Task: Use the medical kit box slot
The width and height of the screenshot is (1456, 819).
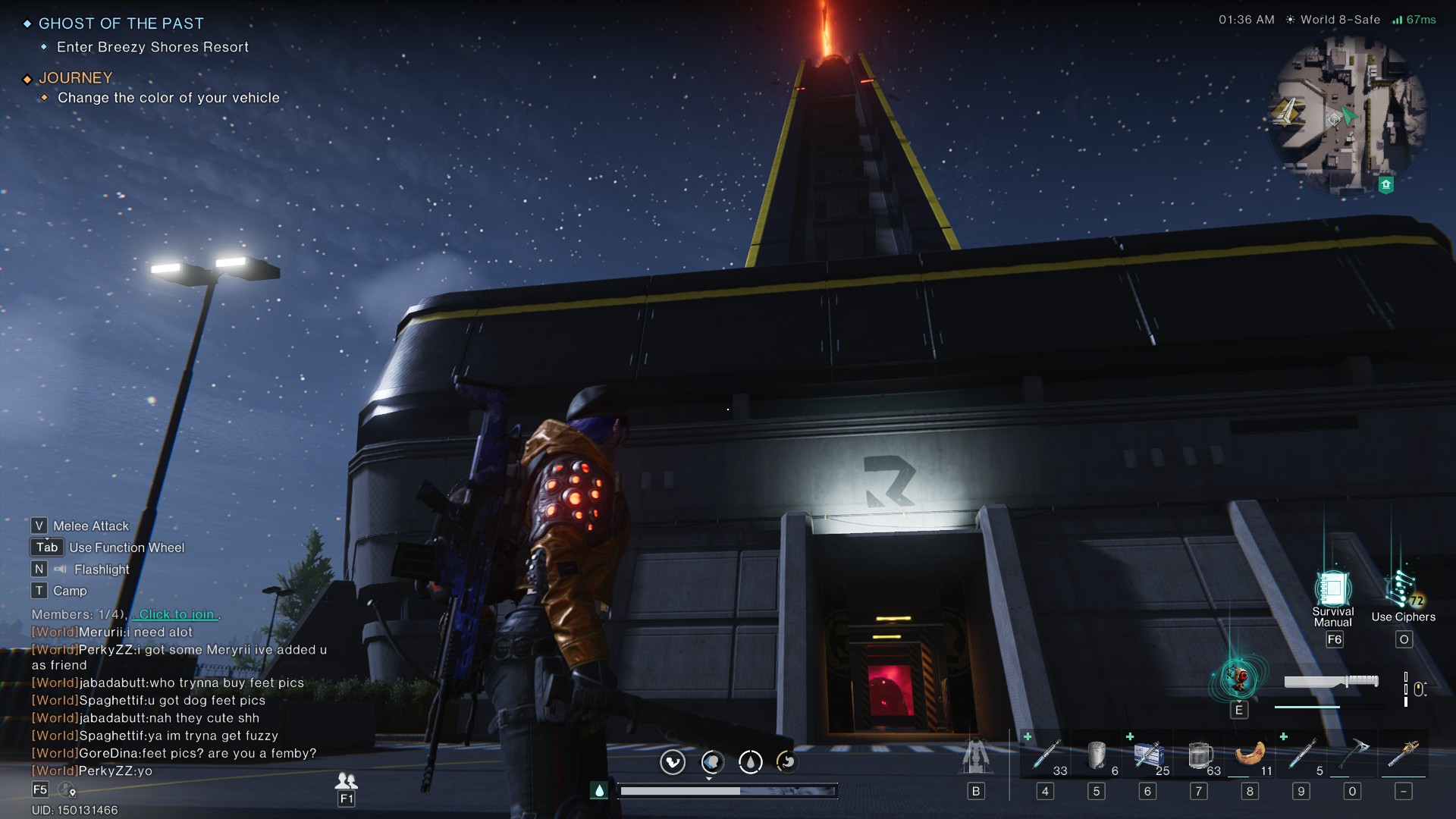Action: [x=1148, y=755]
